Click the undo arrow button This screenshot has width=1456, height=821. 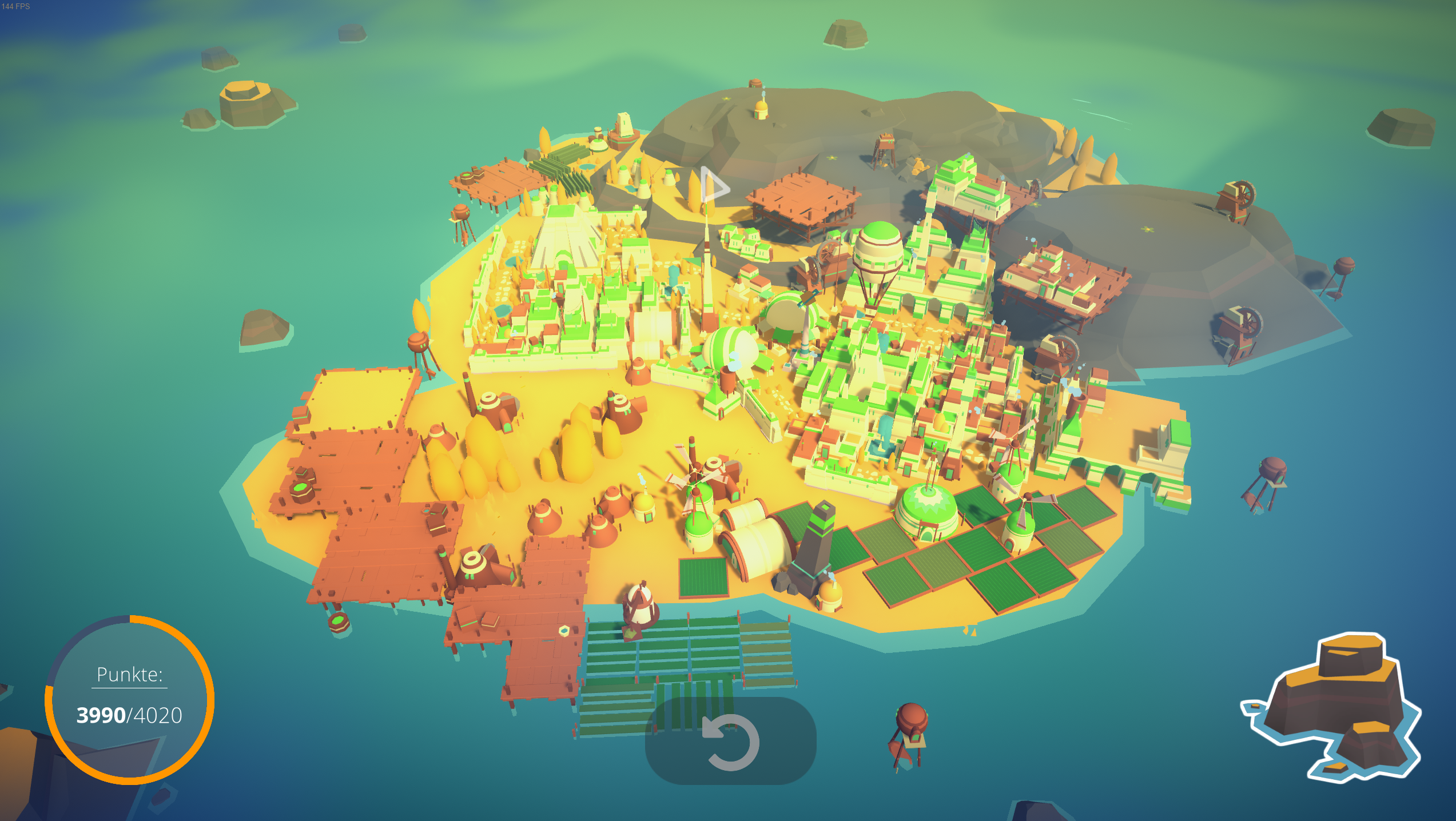[x=731, y=742]
